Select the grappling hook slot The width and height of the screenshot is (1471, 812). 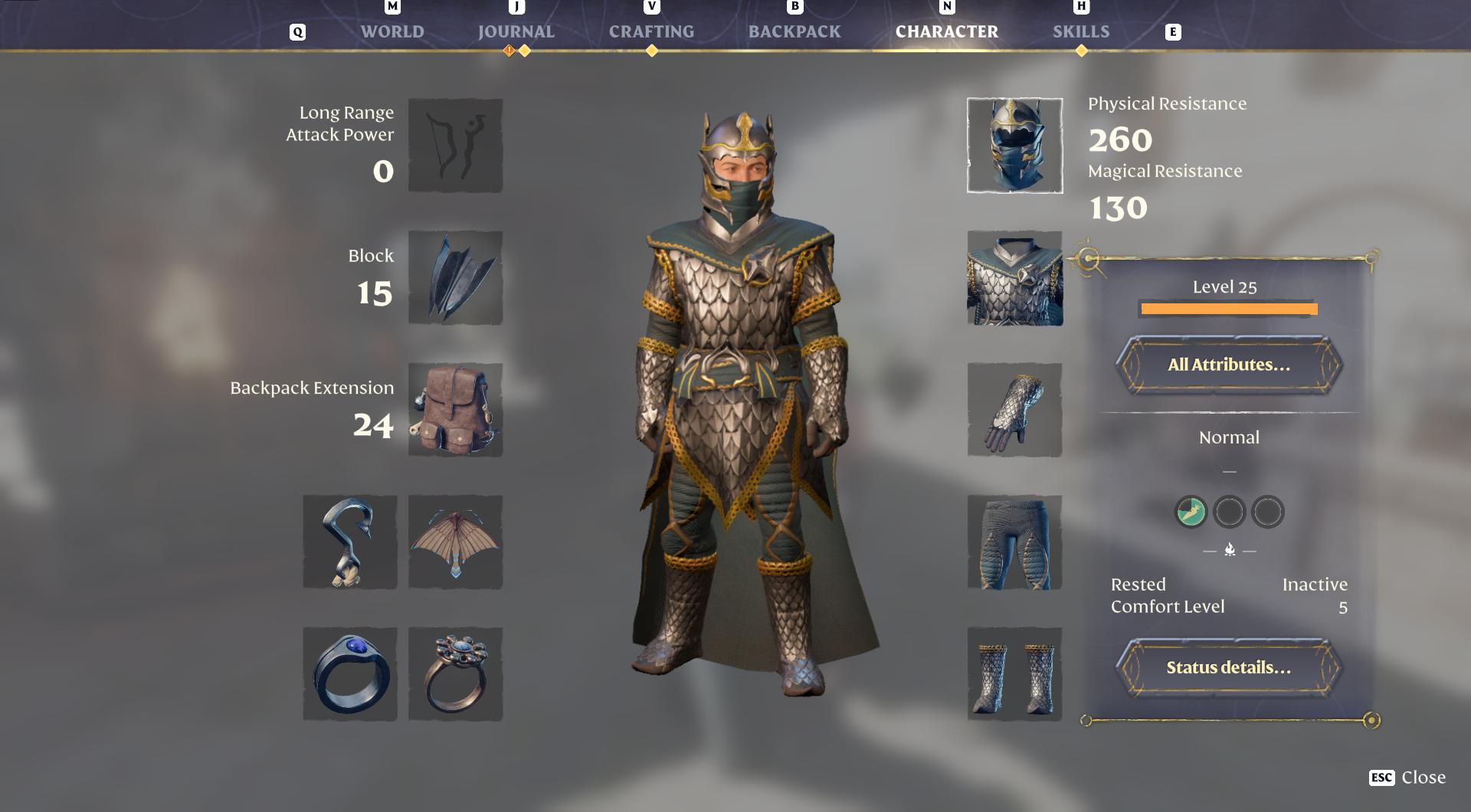349,542
